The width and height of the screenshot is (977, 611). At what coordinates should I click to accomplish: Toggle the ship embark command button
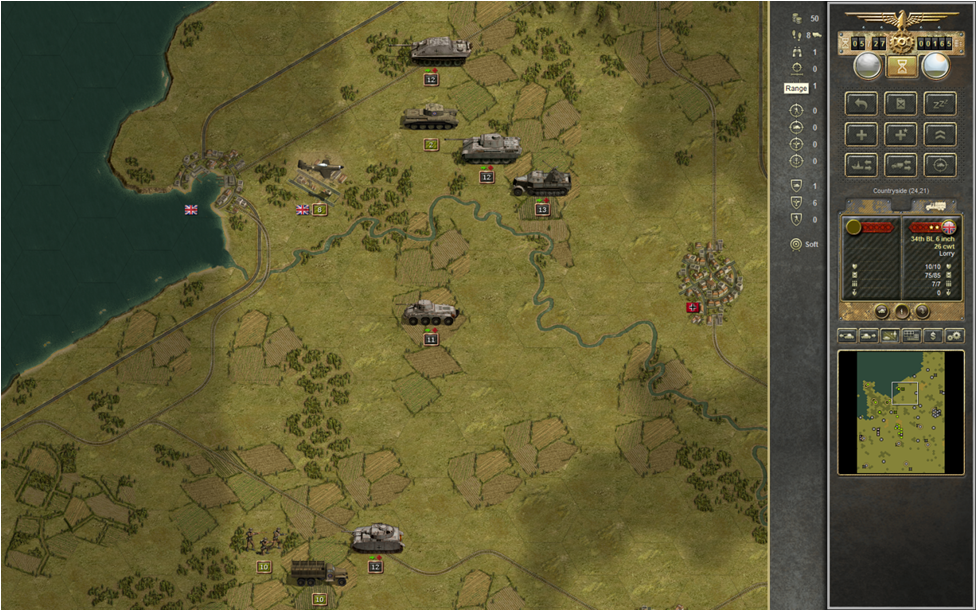pos(862,165)
